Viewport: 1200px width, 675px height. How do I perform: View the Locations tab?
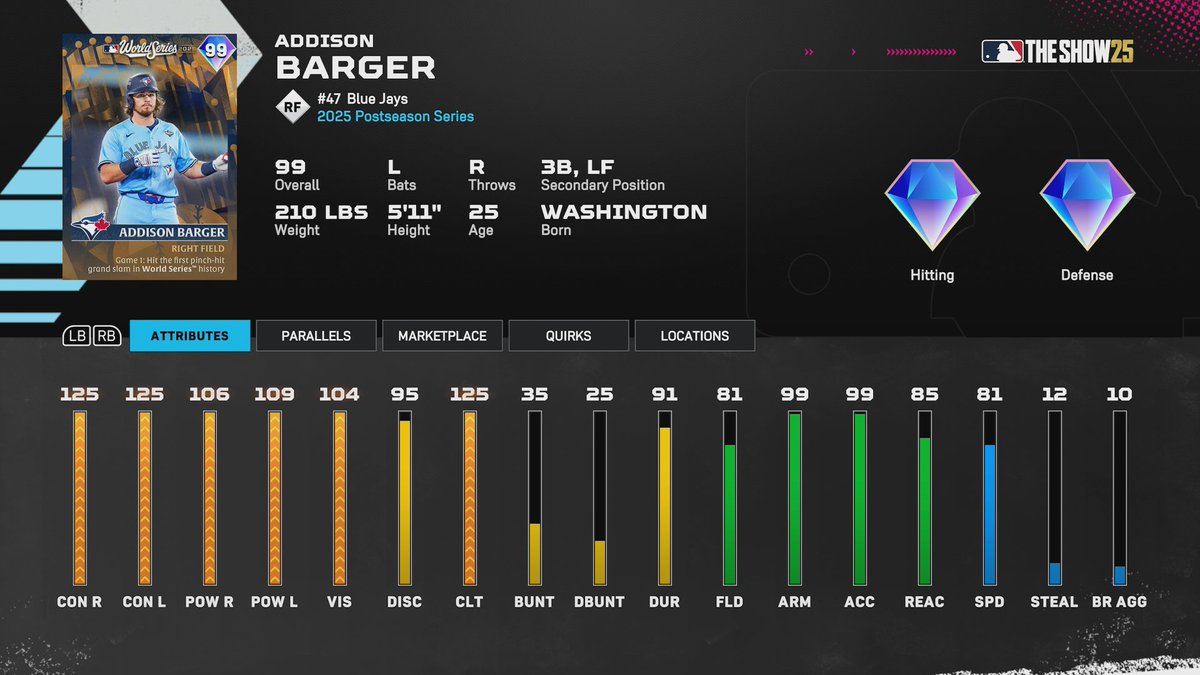pos(694,336)
